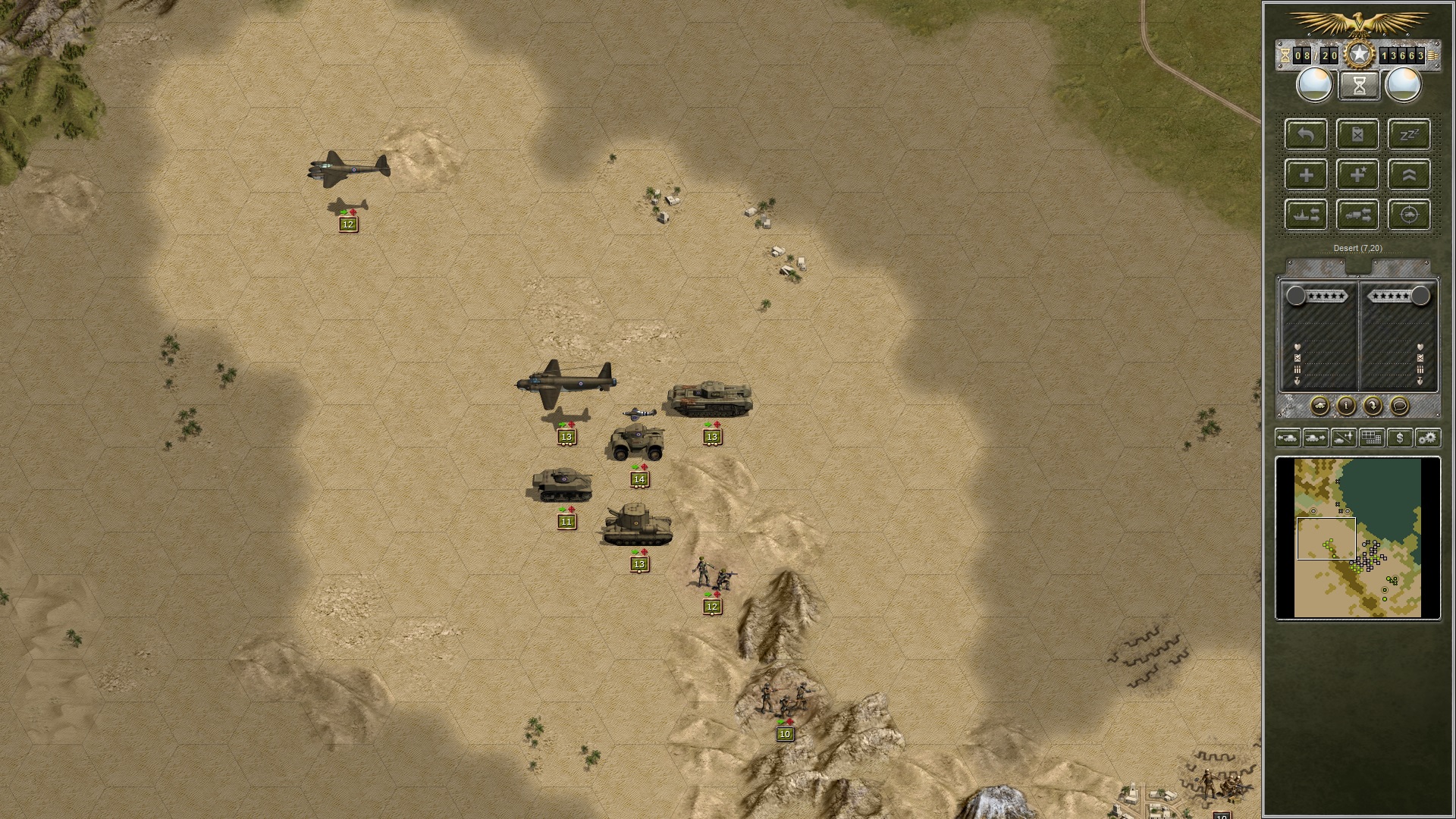Mount the unit into land transport
The image size is (1456, 819).
tap(1357, 214)
